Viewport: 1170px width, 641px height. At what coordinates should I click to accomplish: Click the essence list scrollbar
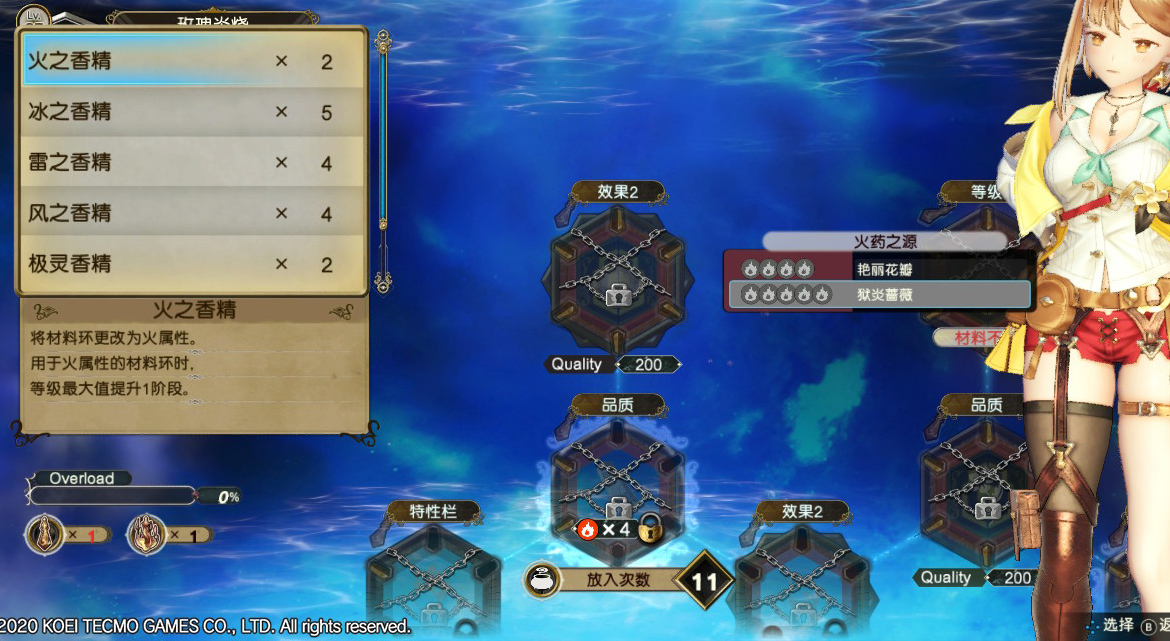[381, 160]
